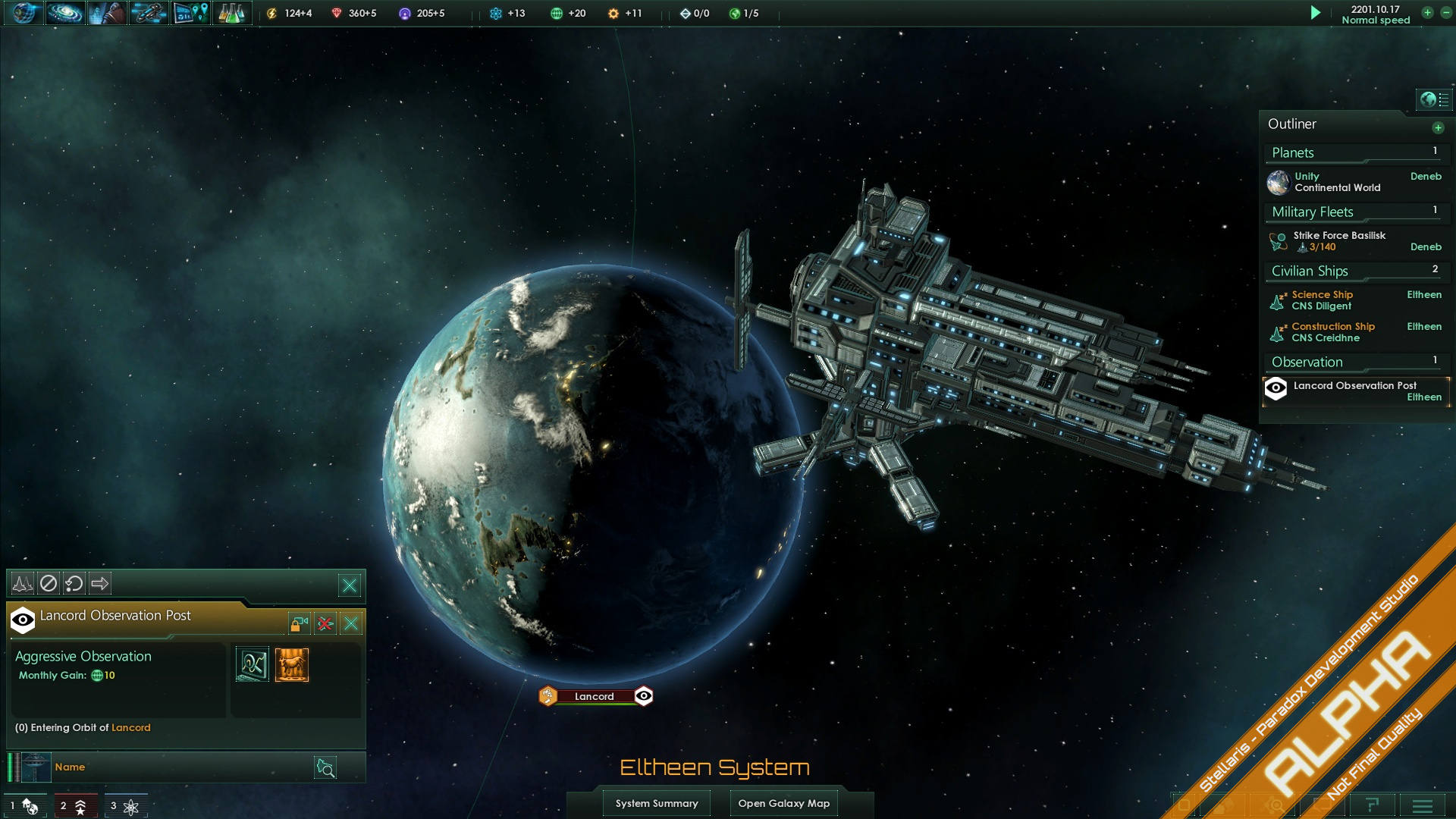Decrease game speed with the minus button
Viewport: 1456px width, 819px height.
click(1445, 13)
